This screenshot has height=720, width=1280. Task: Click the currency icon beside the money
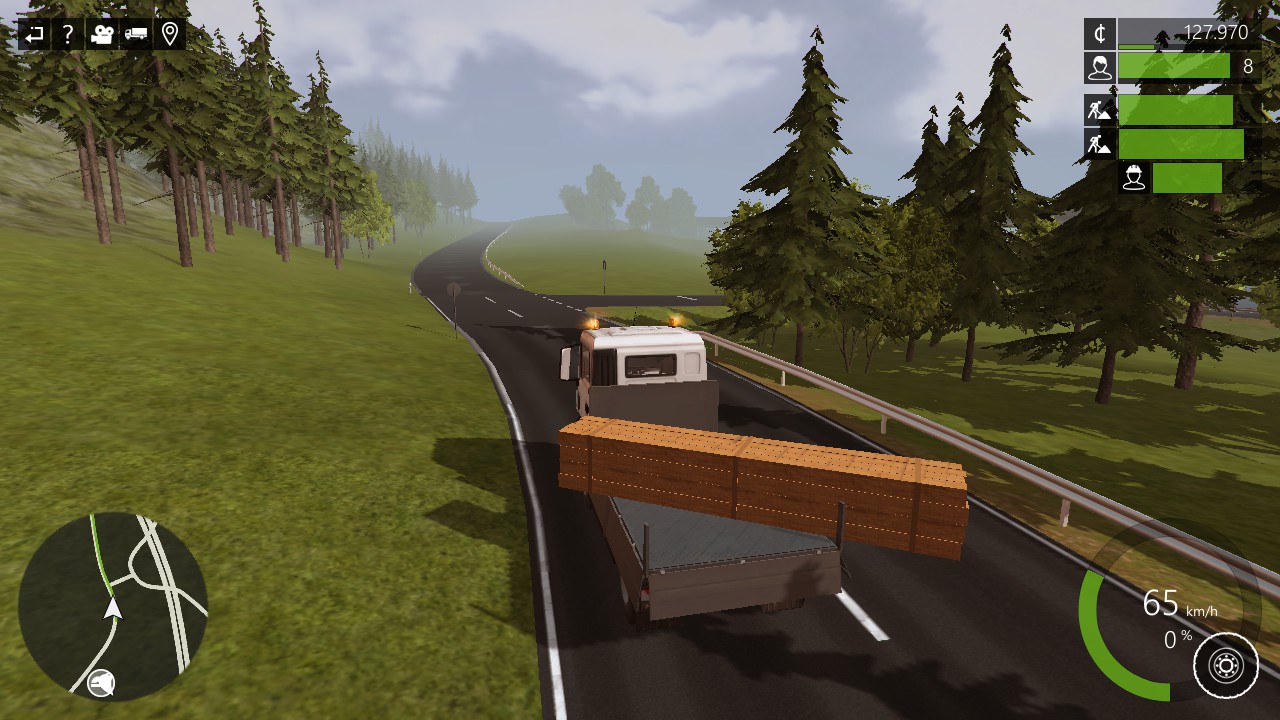(x=1100, y=34)
